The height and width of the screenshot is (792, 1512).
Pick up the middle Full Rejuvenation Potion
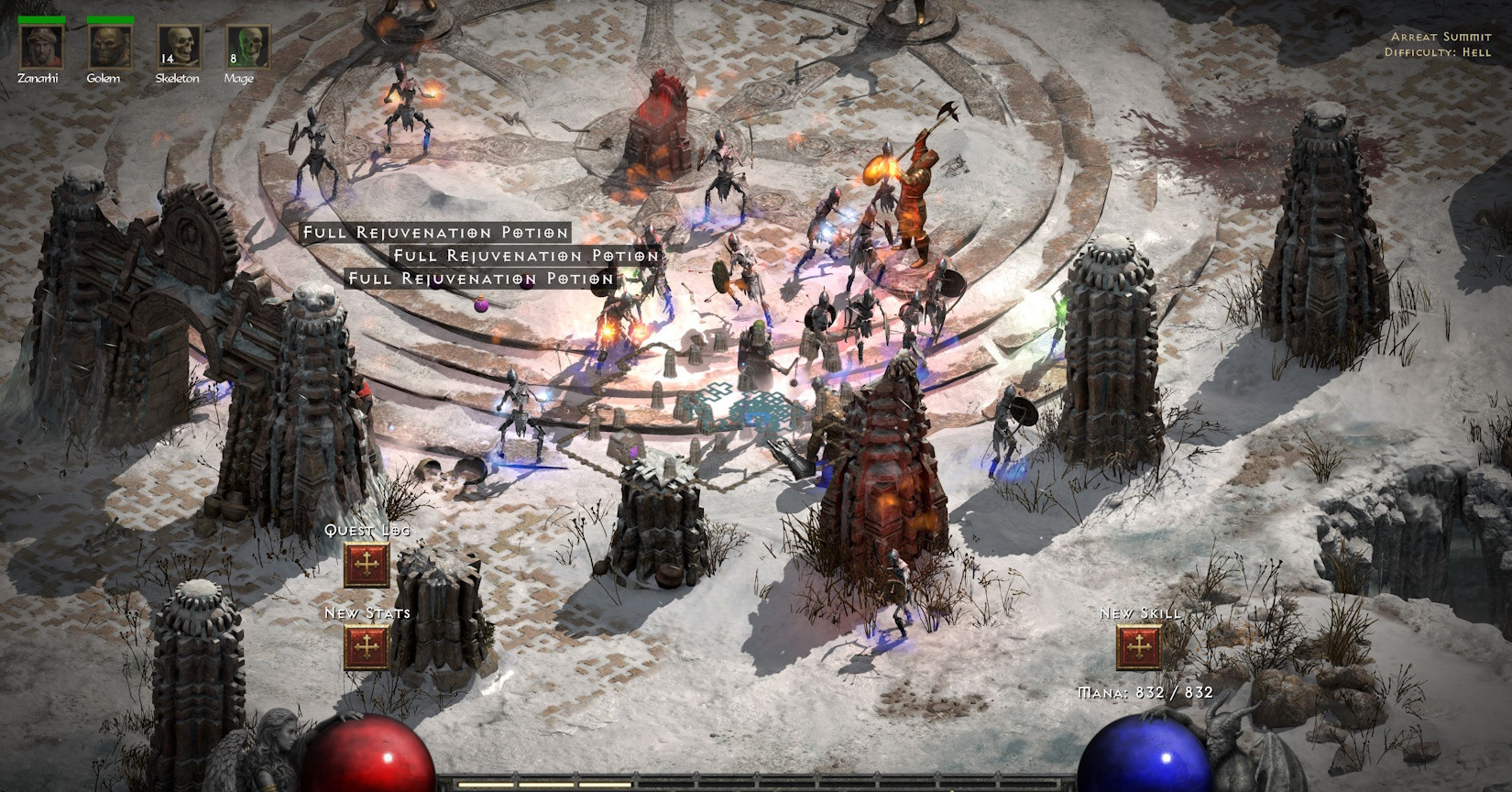[x=523, y=256]
